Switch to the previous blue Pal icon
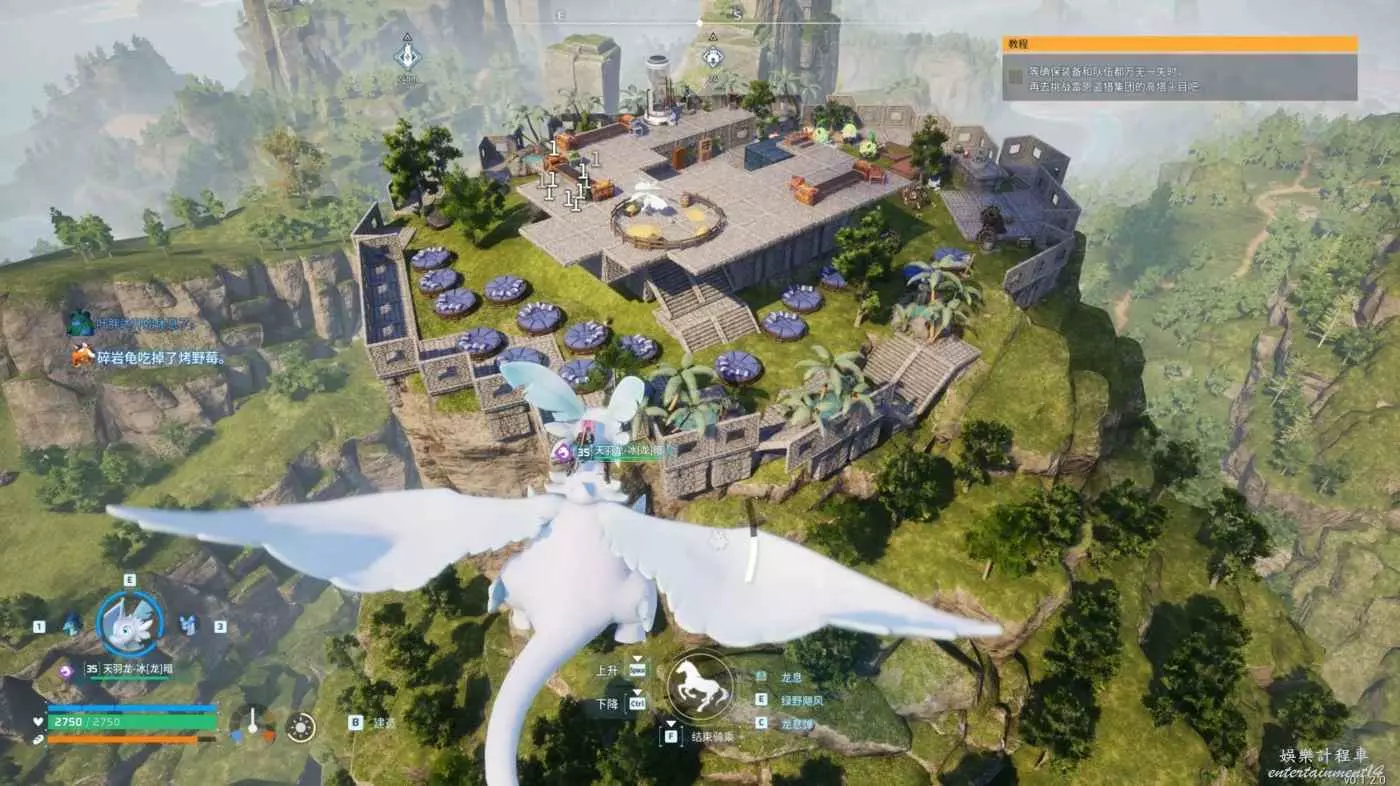Screen dimensions: 1400x786 tap(72, 626)
